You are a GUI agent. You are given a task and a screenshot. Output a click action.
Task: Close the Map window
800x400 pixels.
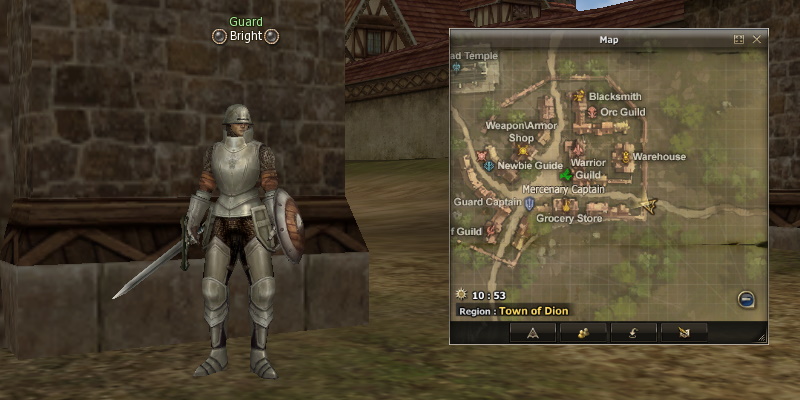tap(757, 39)
